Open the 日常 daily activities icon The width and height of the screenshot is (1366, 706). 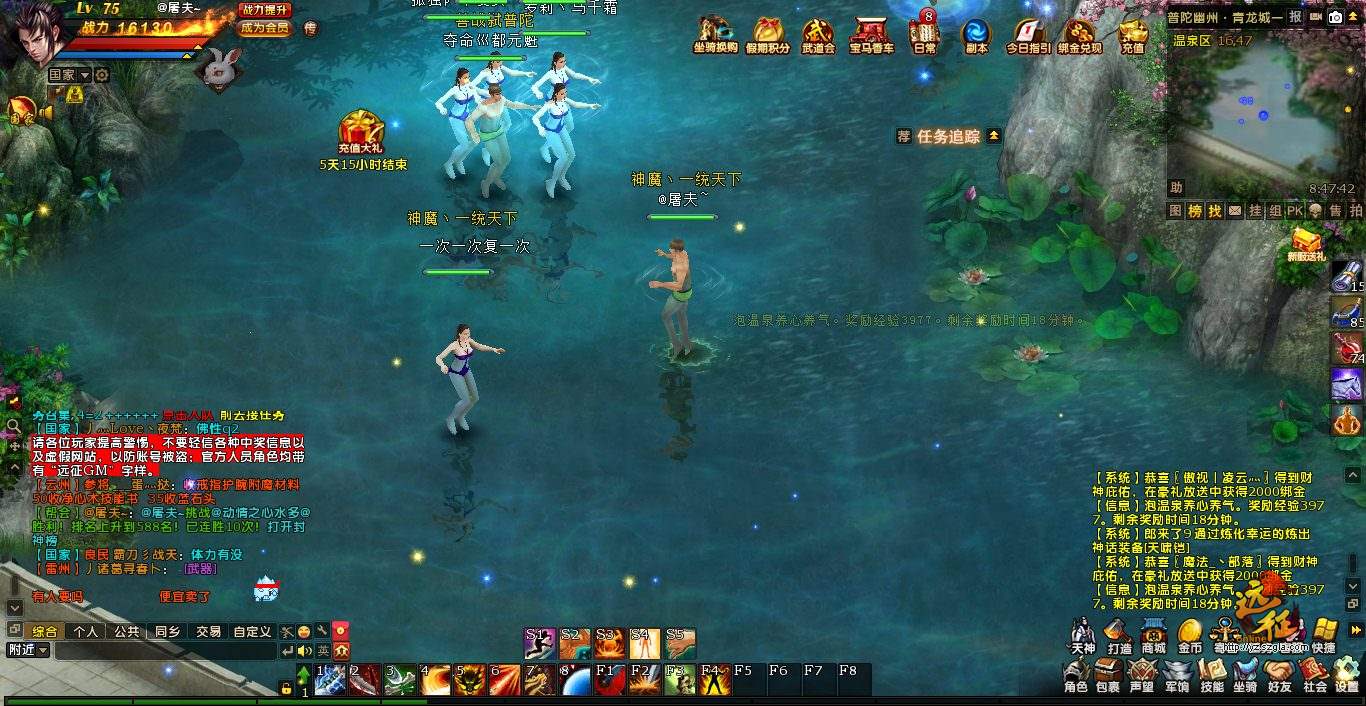click(x=924, y=33)
